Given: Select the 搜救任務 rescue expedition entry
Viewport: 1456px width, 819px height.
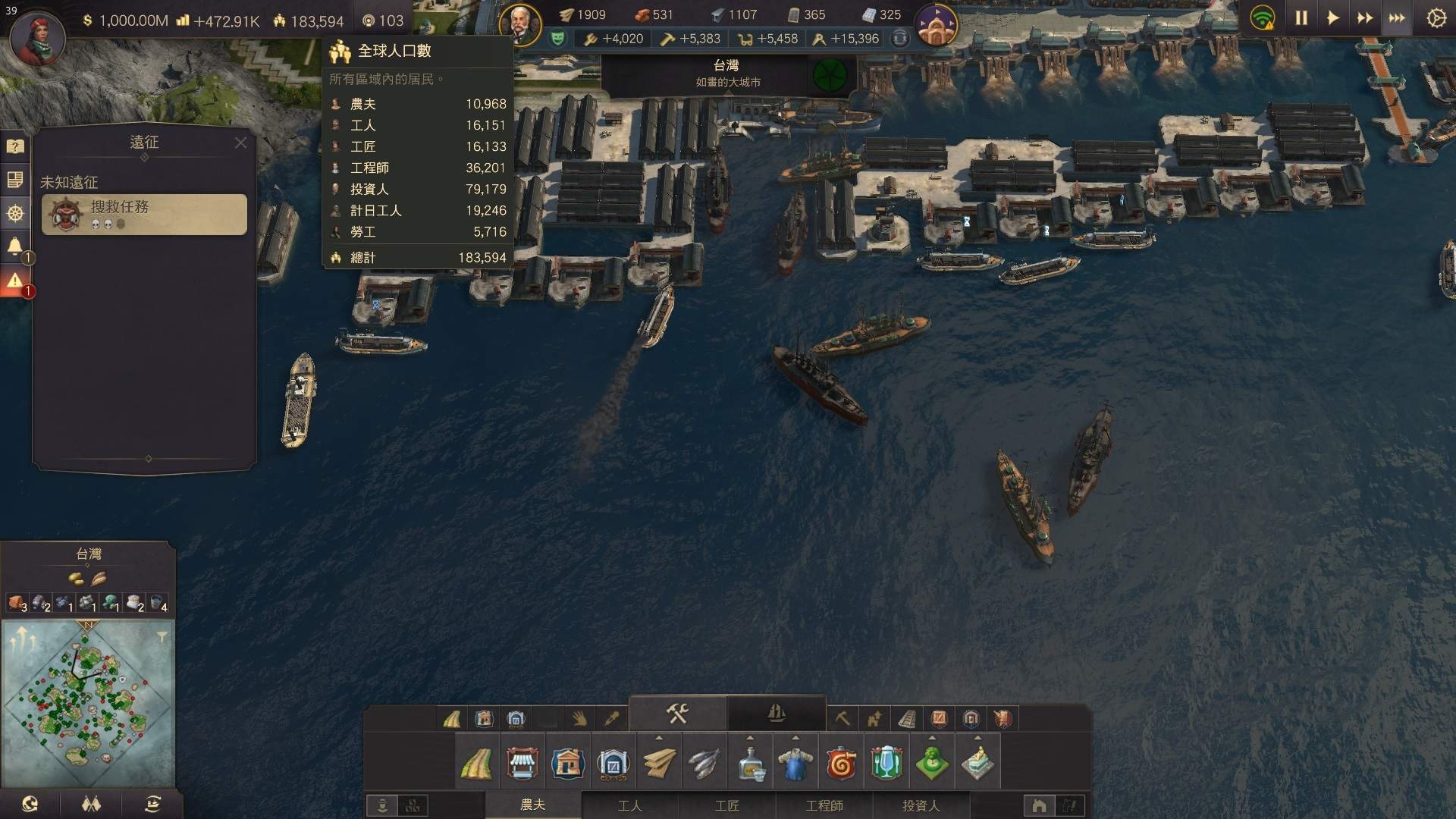Looking at the screenshot, I should (x=144, y=215).
